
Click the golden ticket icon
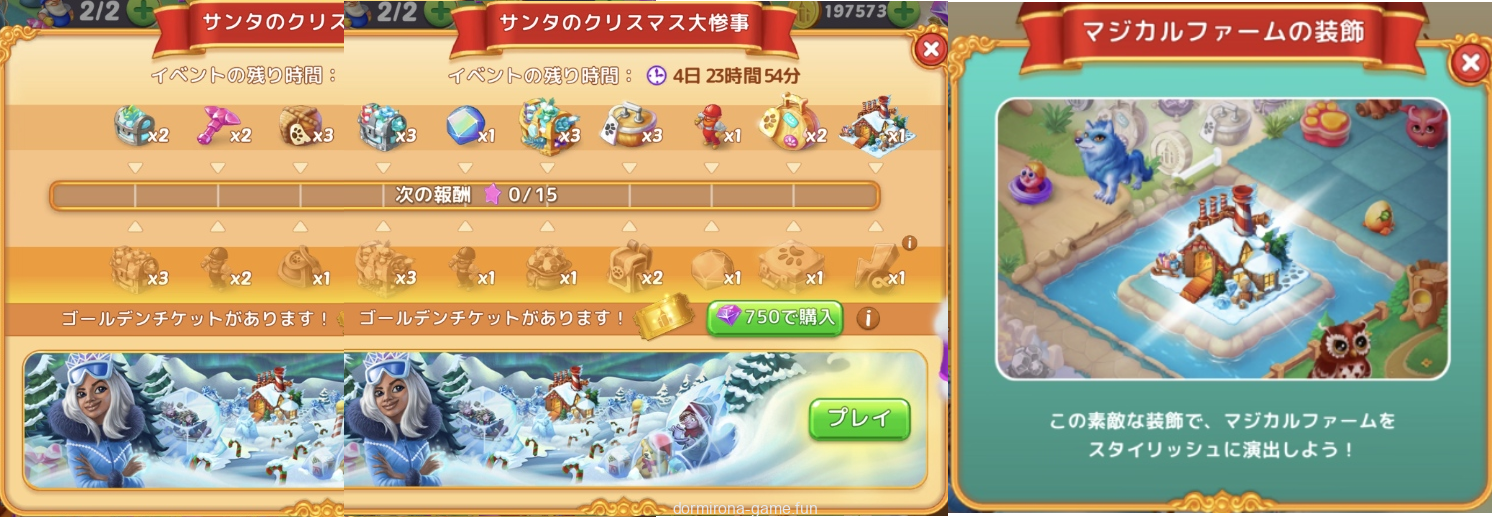point(663,318)
